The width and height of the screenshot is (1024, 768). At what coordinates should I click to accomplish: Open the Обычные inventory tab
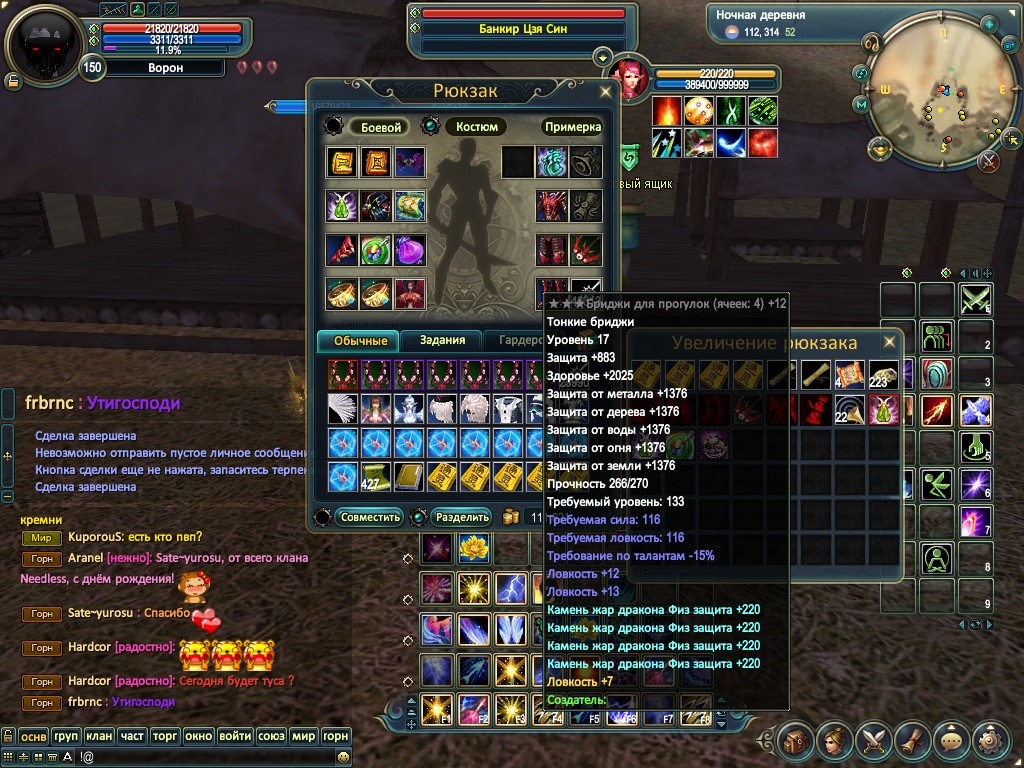359,340
